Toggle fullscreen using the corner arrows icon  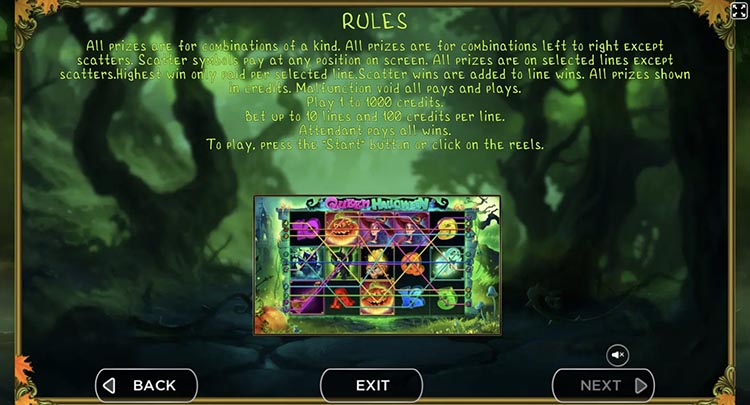click(739, 11)
